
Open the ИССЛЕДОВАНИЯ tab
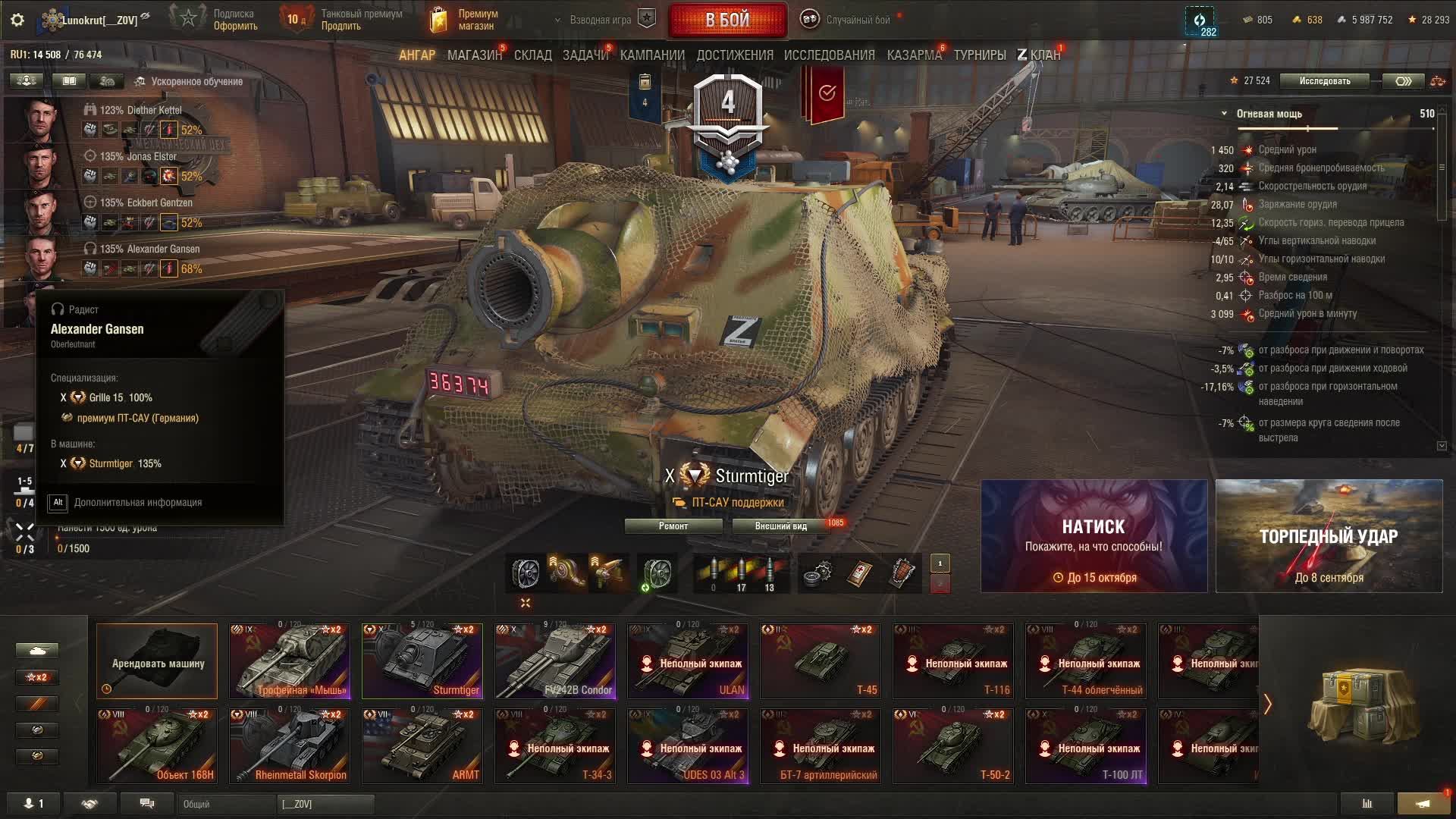(829, 55)
